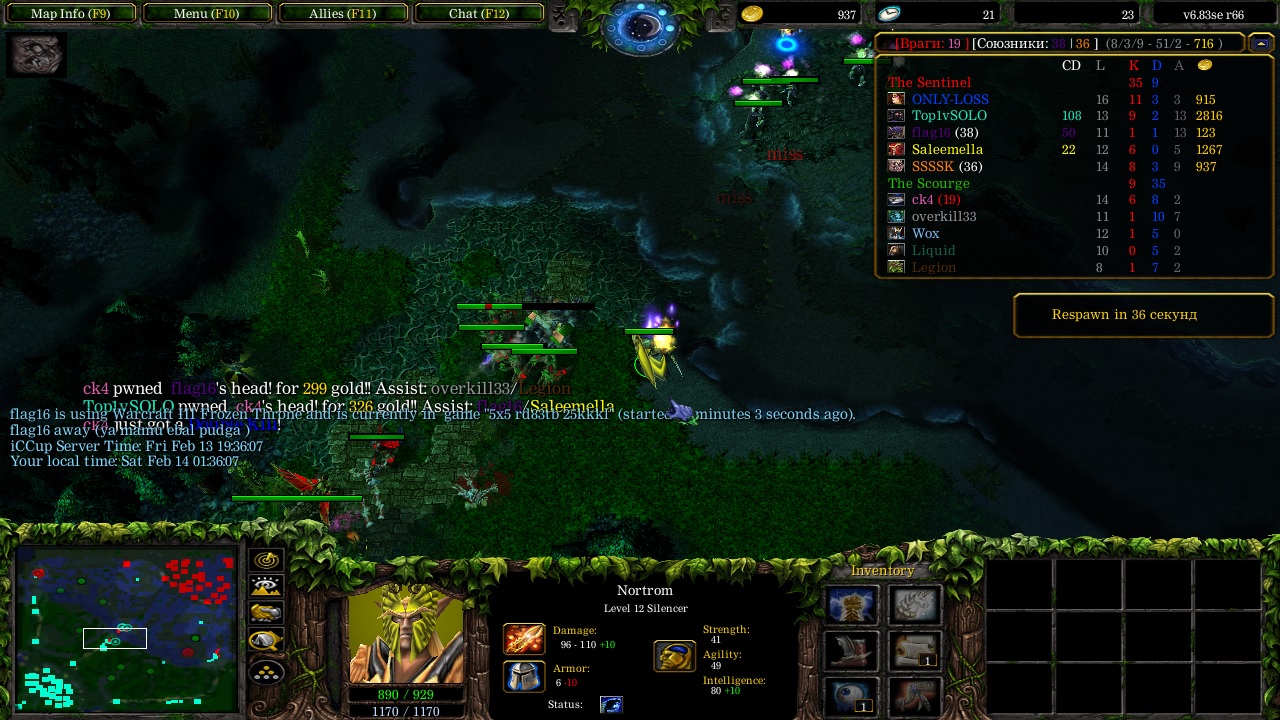Collapse the scoreboard with its arrow button
This screenshot has width=1280, height=720.
tap(1260, 43)
